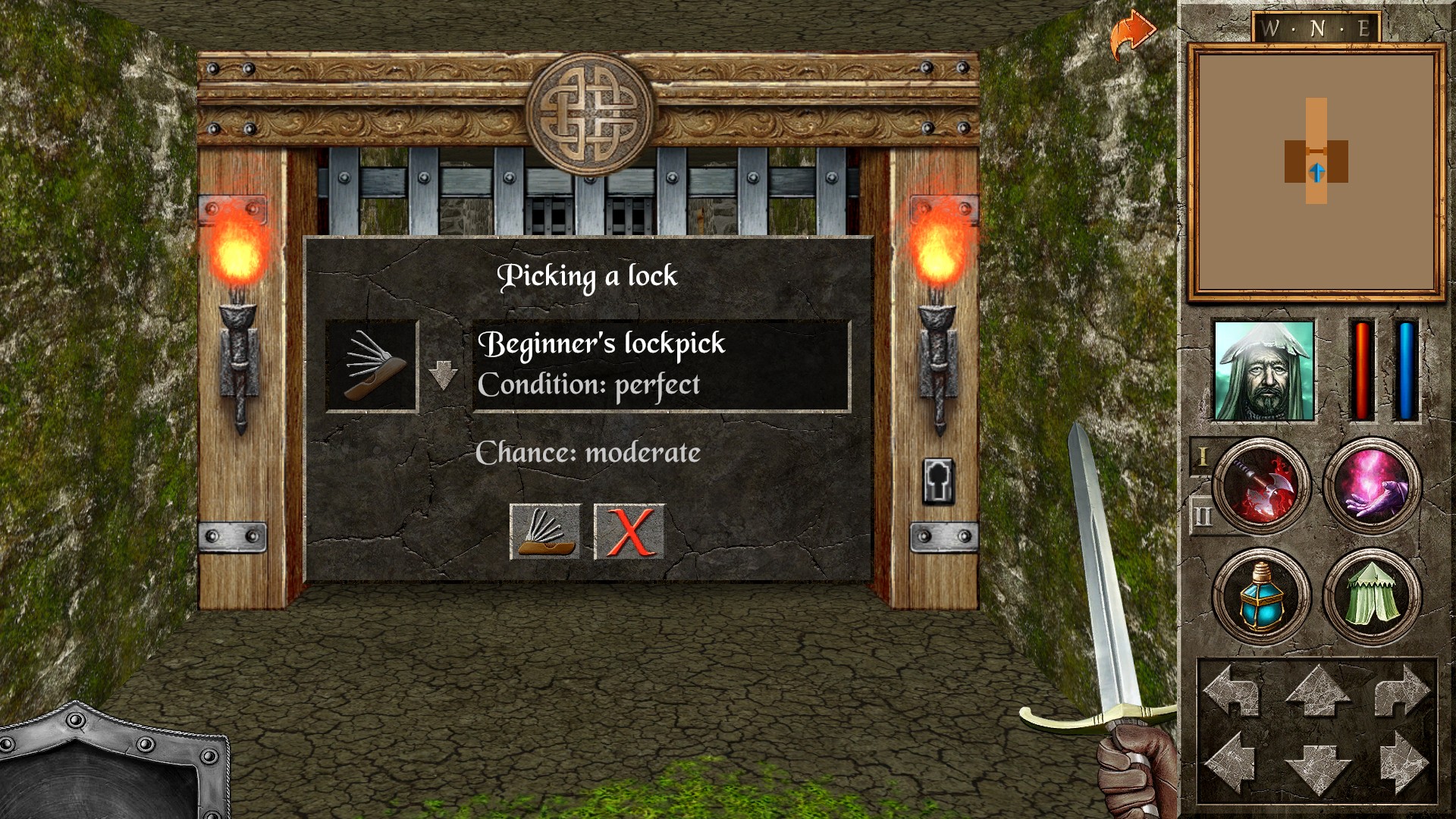Viewport: 1456px width, 819px height.
Task: Select the N compass heading indicator
Action: [x=1318, y=28]
